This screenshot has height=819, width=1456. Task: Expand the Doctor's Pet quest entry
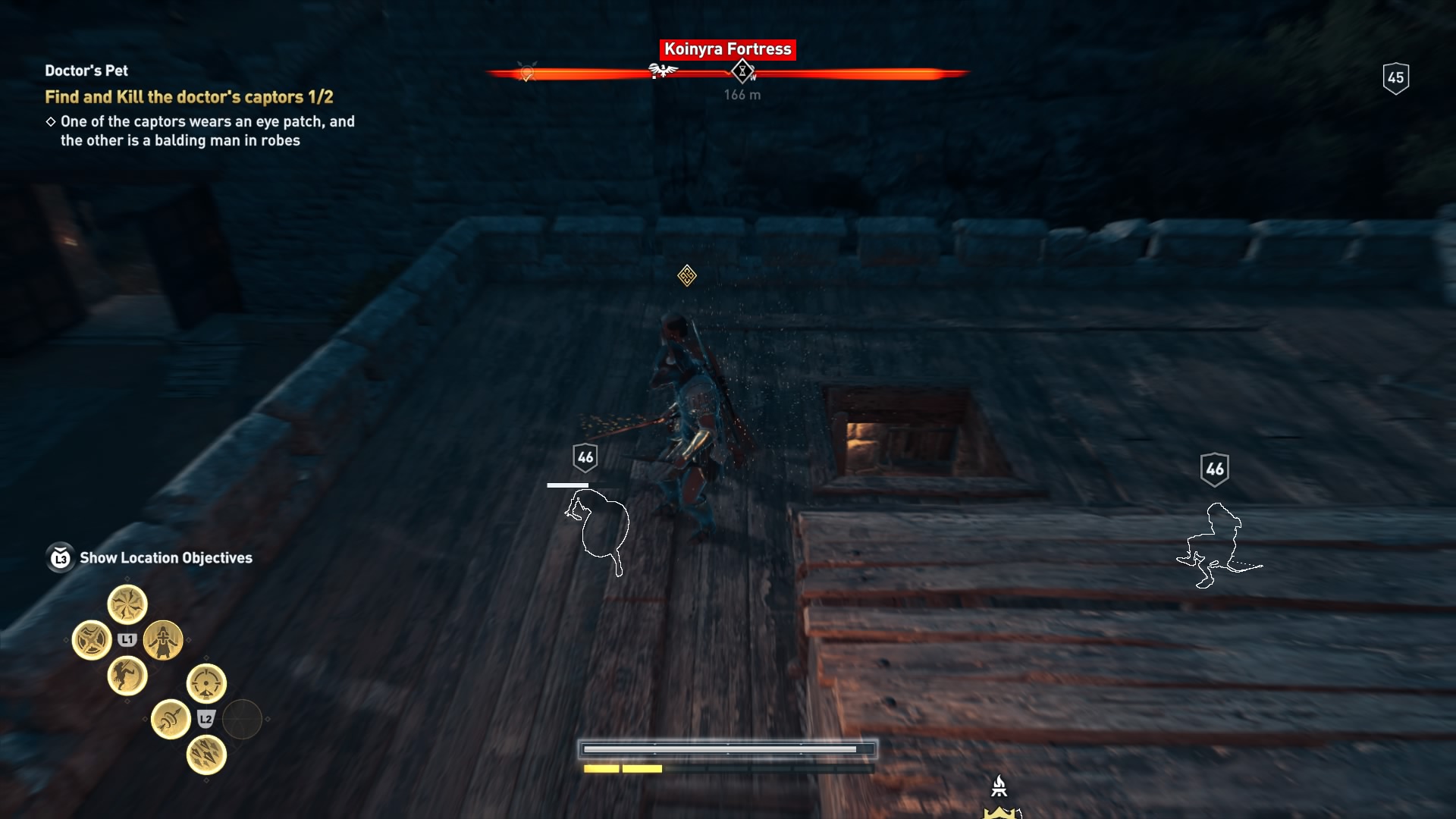pyautogui.click(x=86, y=71)
